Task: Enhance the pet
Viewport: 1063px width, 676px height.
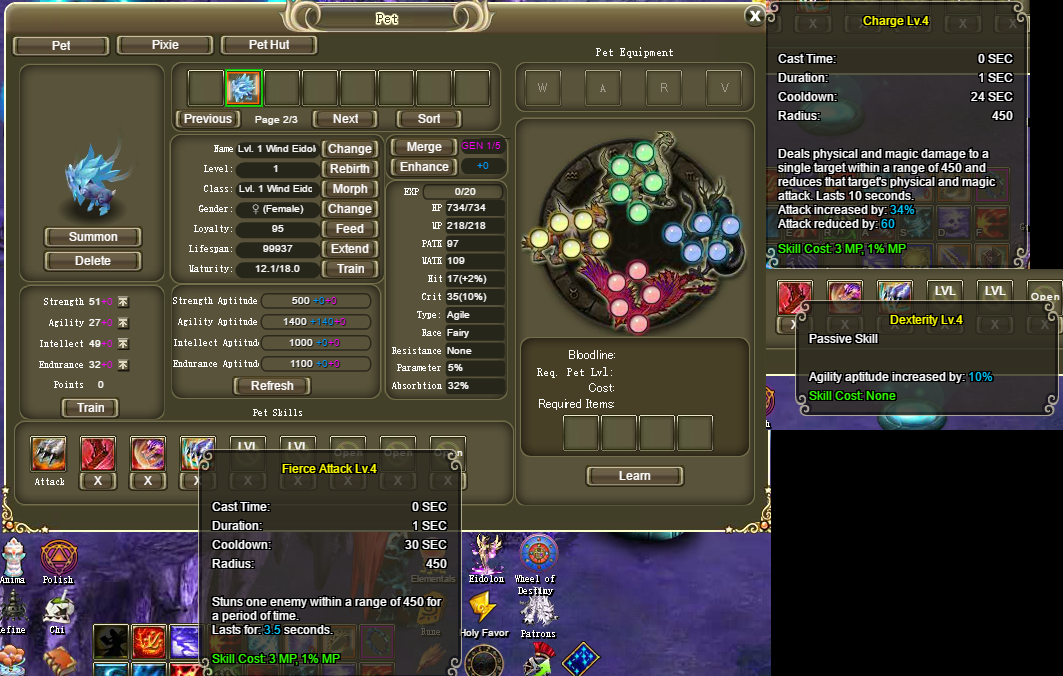Action: pyautogui.click(x=424, y=167)
